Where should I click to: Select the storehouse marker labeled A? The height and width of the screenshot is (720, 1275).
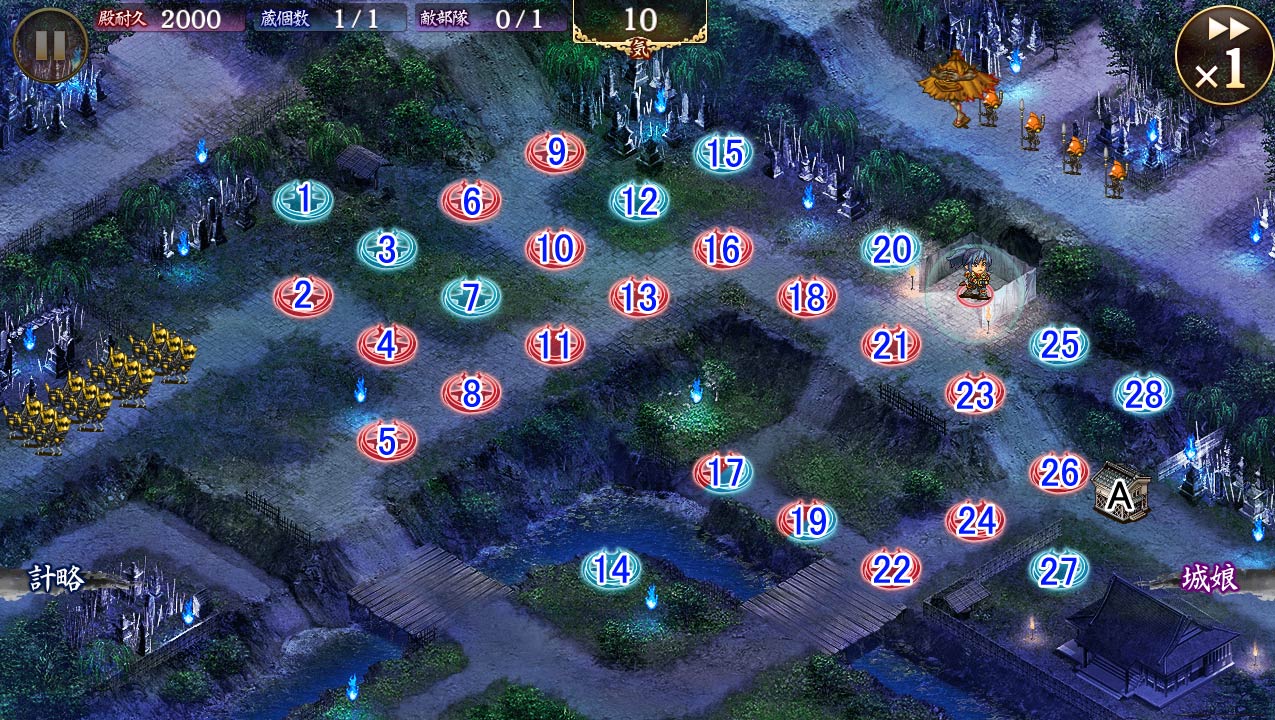[1120, 492]
